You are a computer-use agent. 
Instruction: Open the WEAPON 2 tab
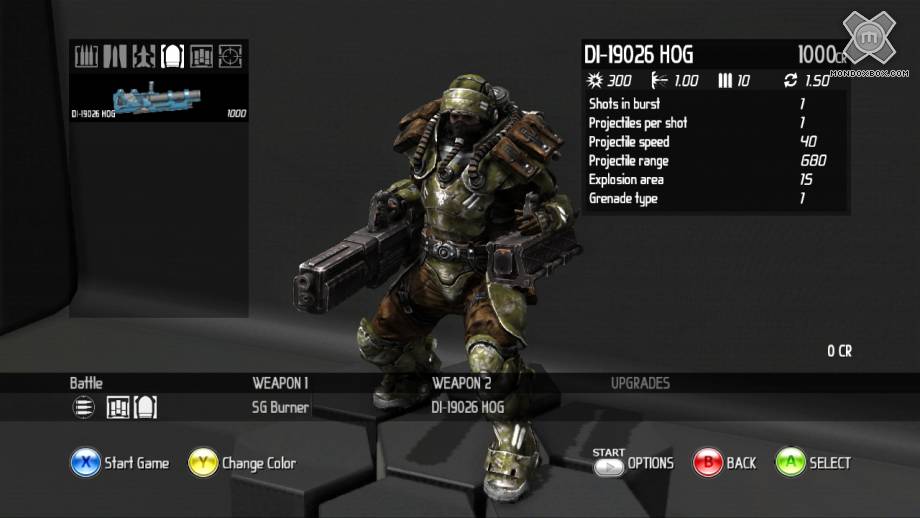(461, 383)
